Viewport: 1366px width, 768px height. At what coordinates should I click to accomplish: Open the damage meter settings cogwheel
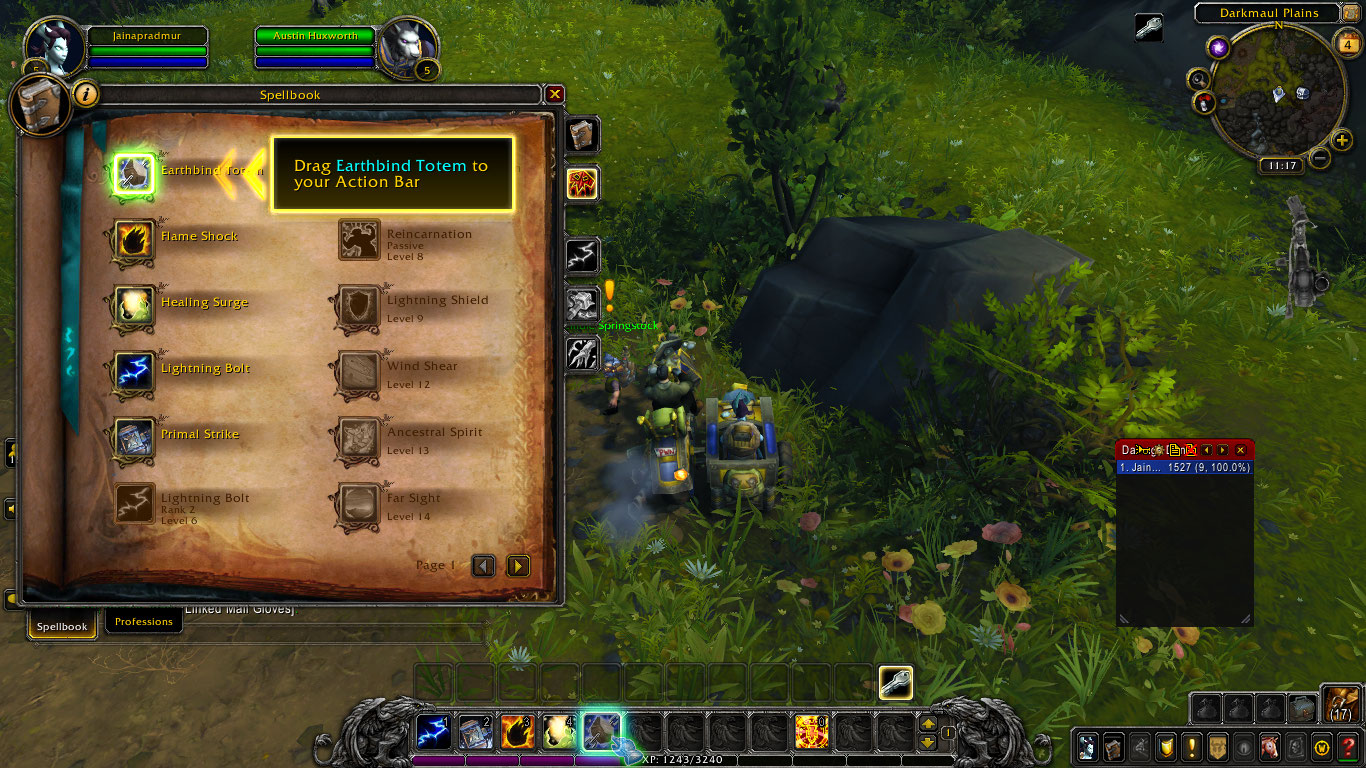[1160, 450]
